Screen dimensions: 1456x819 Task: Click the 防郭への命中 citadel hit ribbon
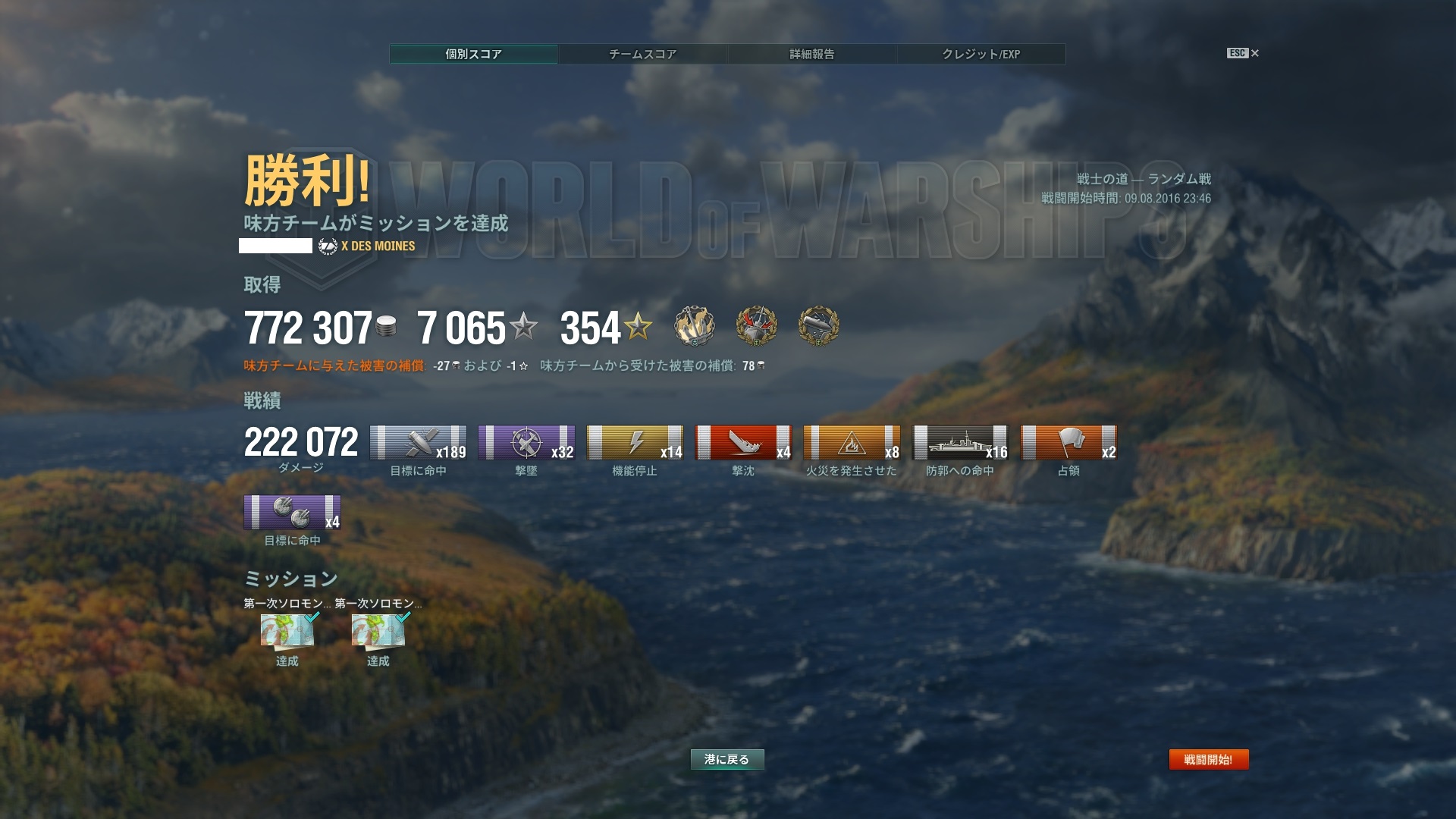coord(960,443)
